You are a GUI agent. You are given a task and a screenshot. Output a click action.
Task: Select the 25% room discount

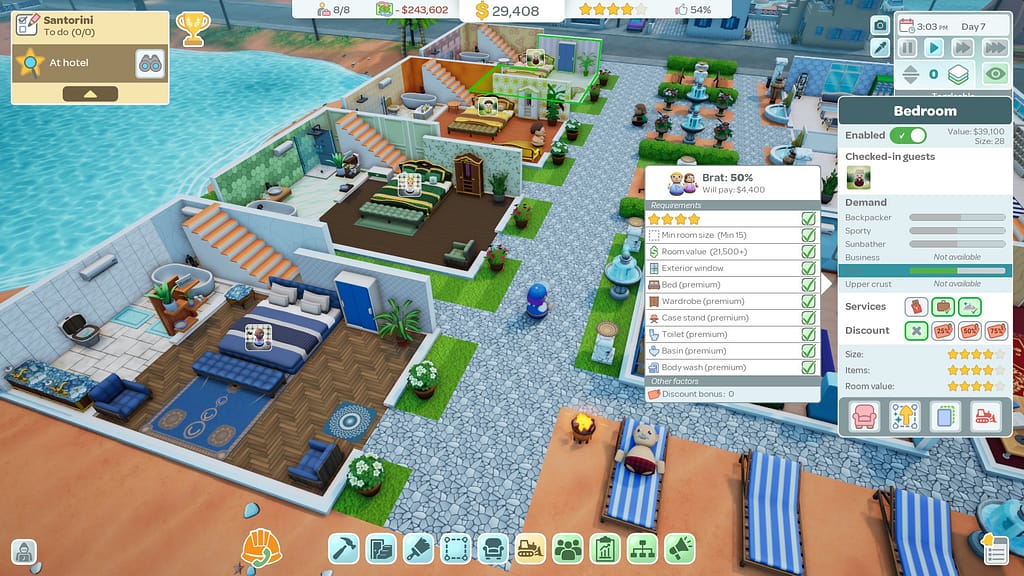tap(942, 331)
